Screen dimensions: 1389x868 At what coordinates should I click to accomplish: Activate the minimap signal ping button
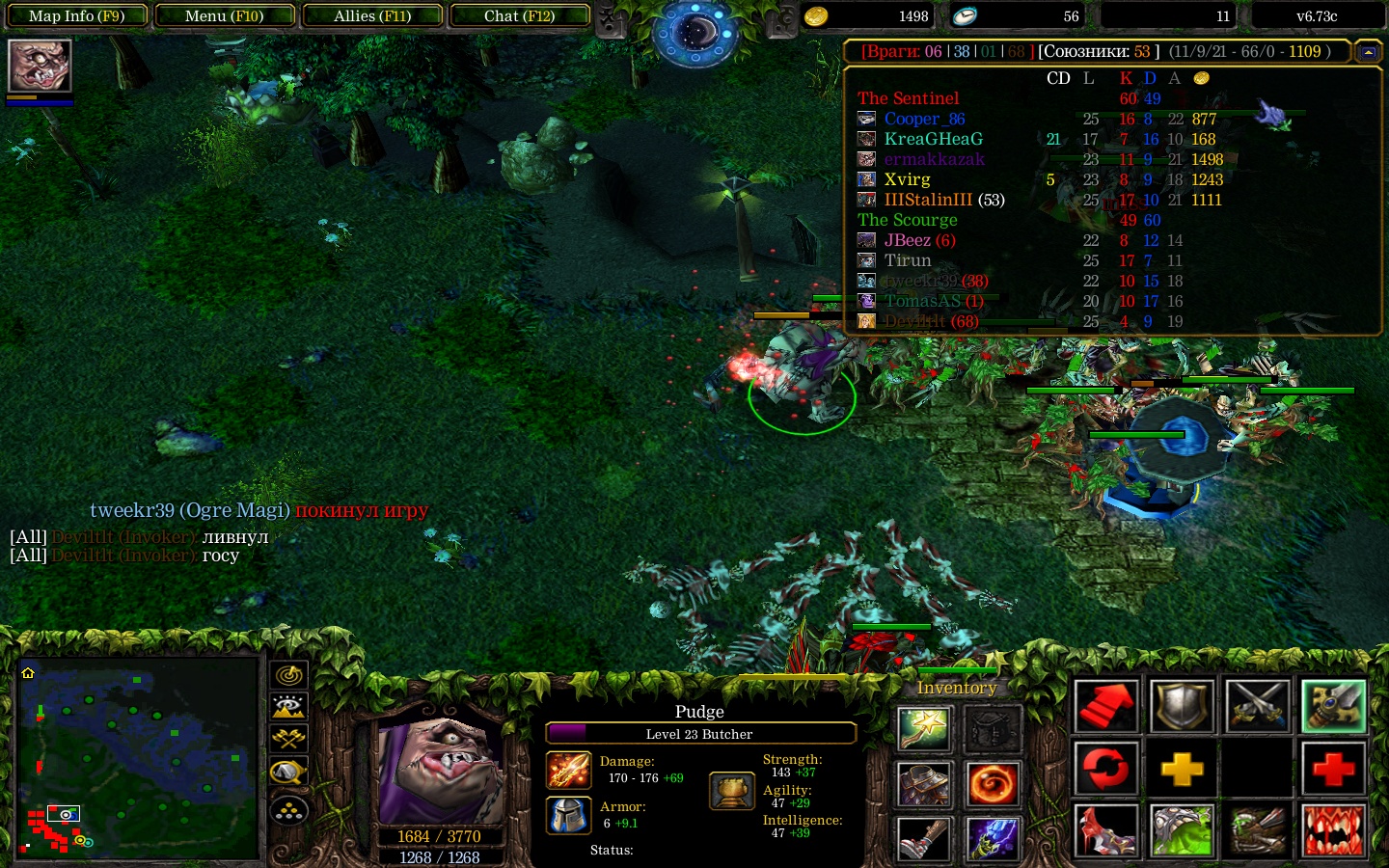coord(289,674)
